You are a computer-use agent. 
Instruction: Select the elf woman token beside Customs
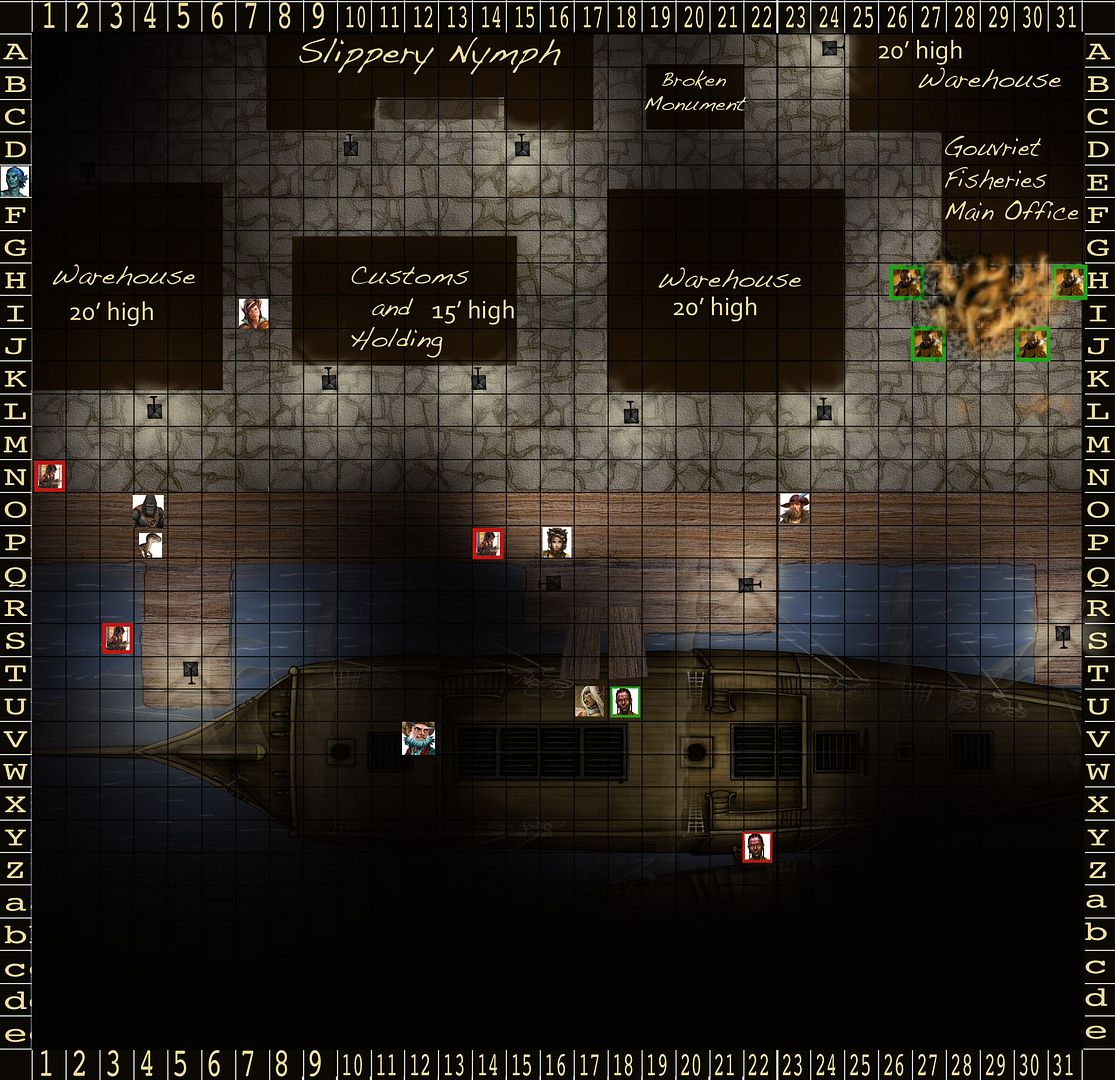[253, 313]
